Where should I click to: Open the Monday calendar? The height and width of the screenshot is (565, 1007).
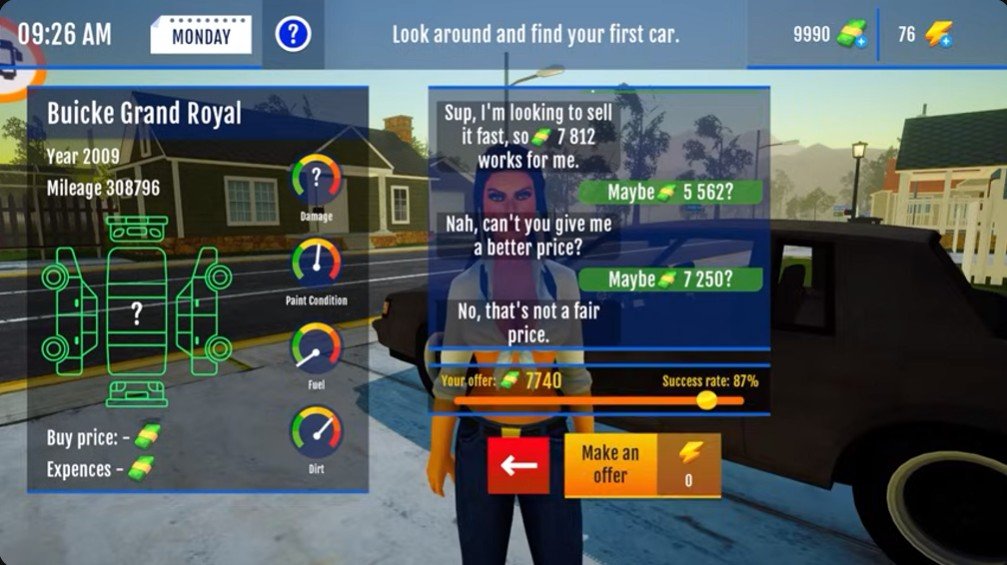coord(201,36)
